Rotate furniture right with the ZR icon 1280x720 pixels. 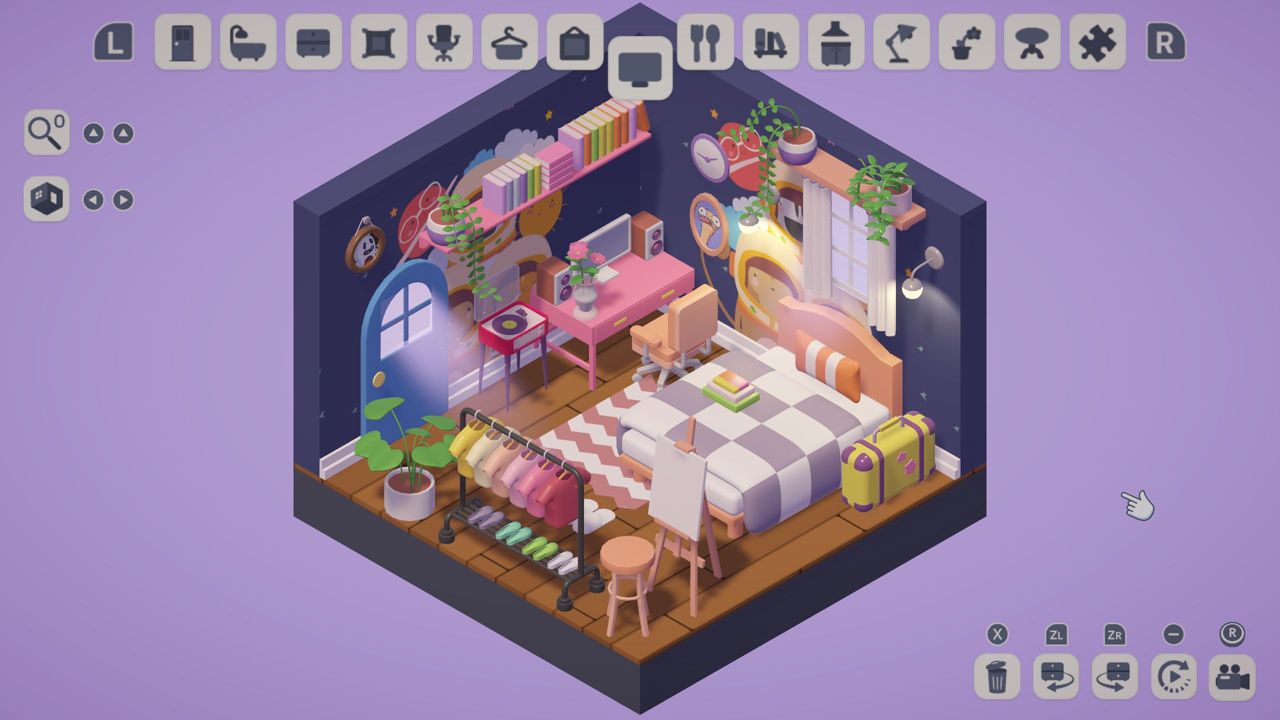[1116, 676]
